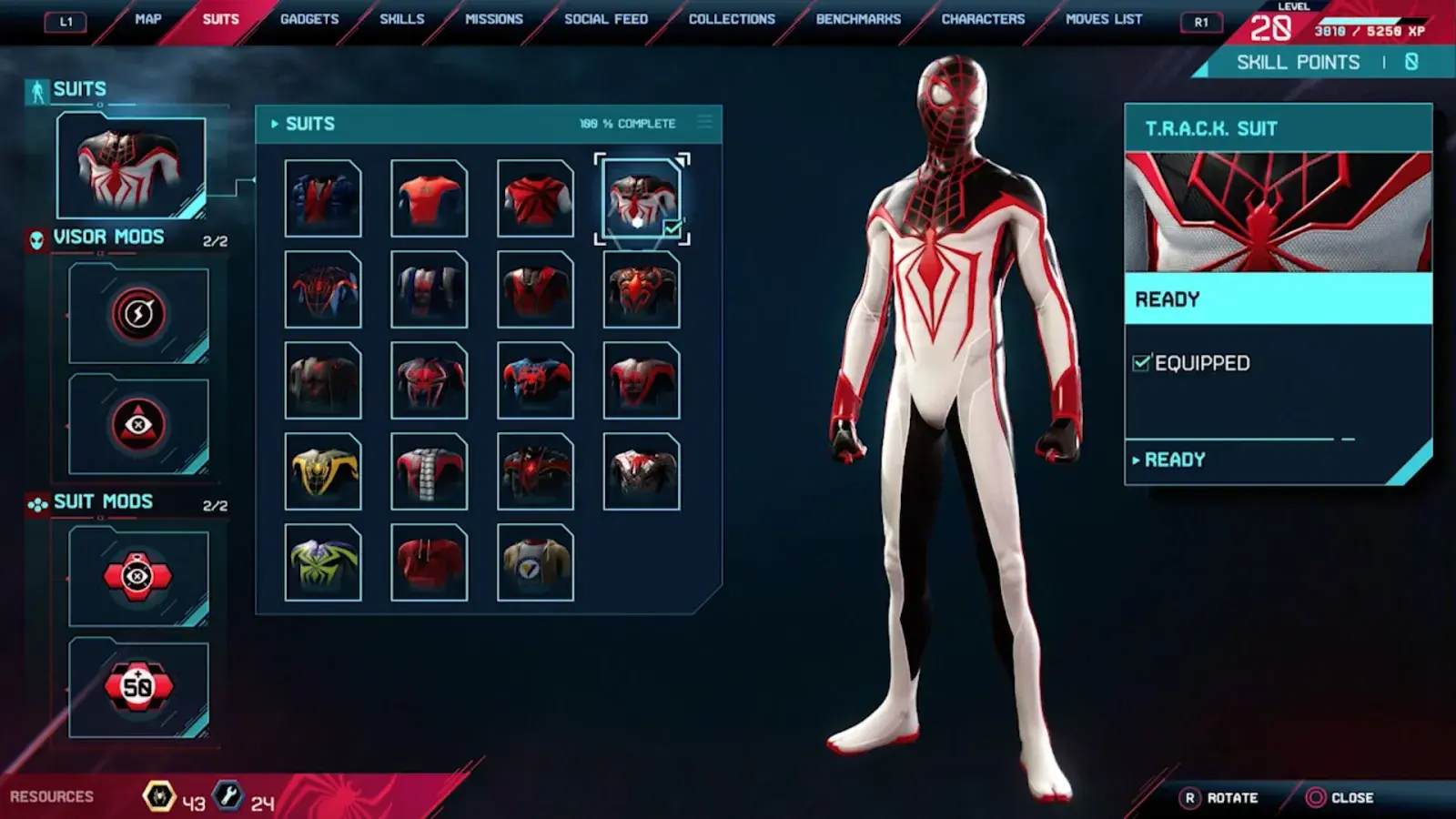Open the Benchmarks tab

pyautogui.click(x=858, y=19)
